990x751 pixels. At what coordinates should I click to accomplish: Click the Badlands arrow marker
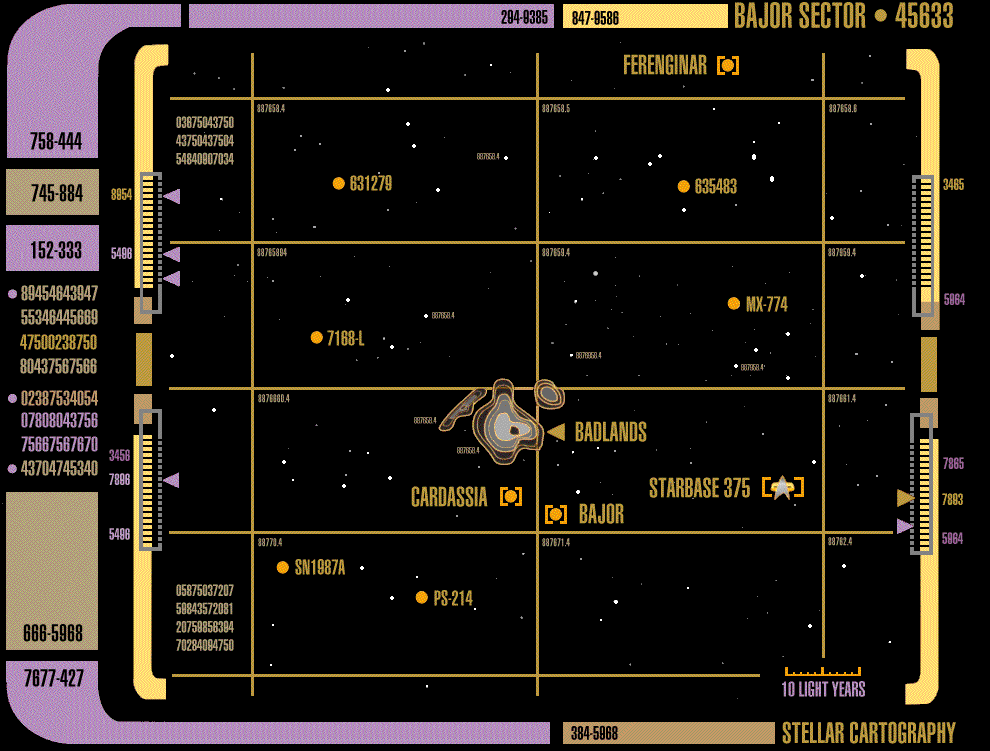556,432
